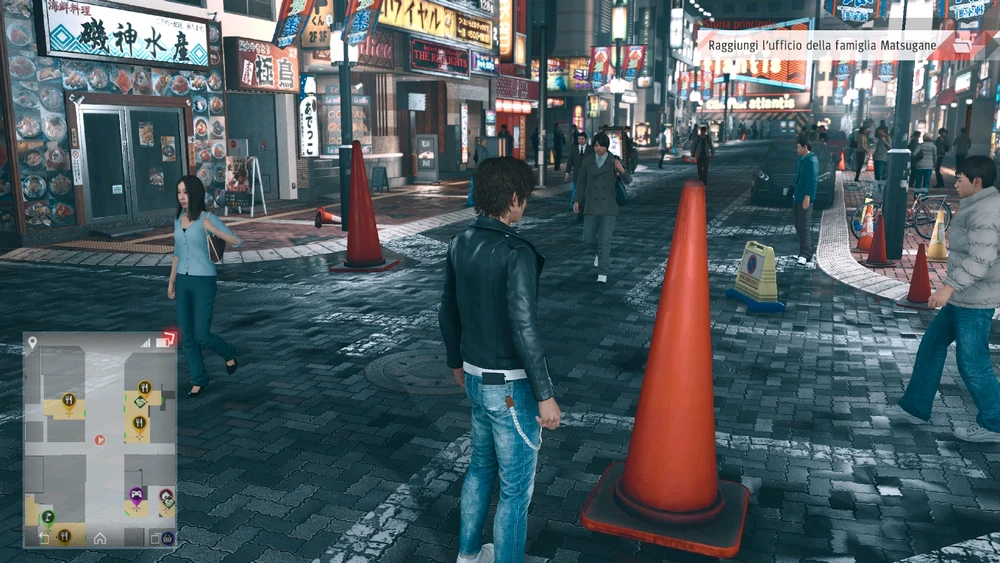The image size is (1000, 563).
Task: Click the white location pin icon
Action: pyautogui.click(x=33, y=343)
